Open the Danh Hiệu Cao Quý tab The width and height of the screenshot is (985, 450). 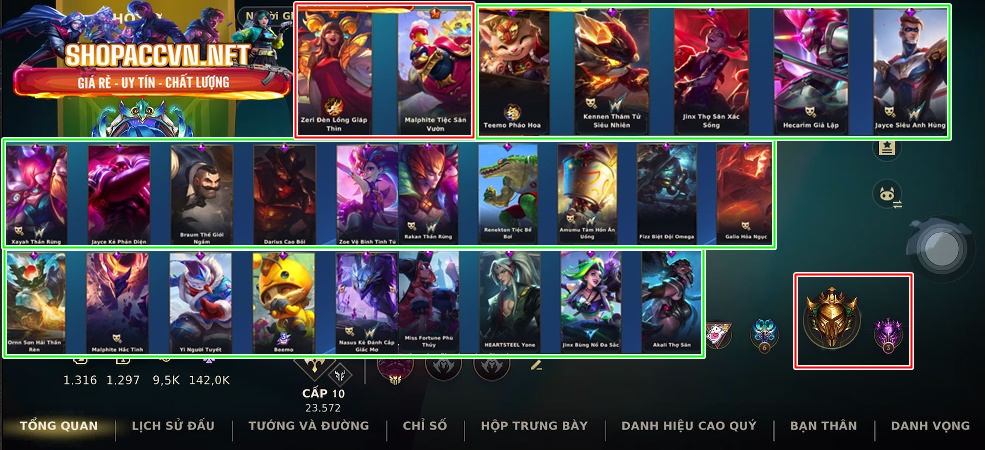[688, 426]
